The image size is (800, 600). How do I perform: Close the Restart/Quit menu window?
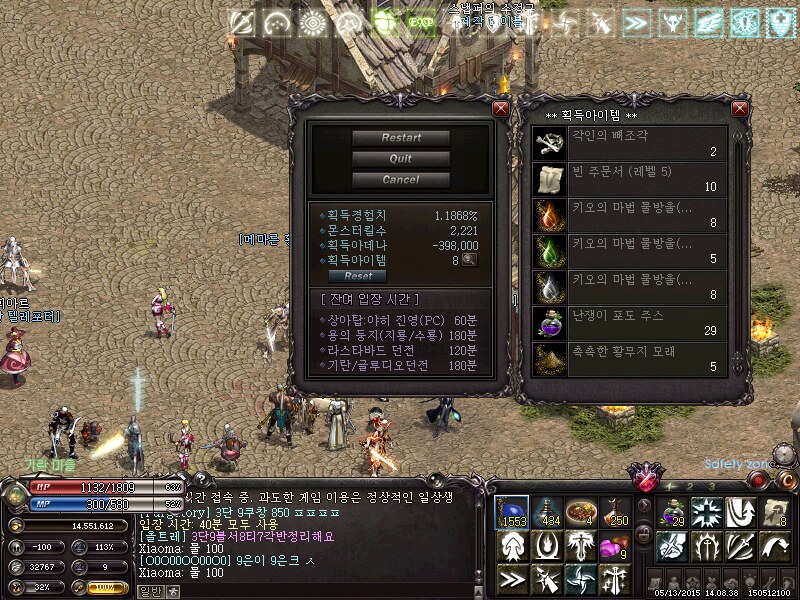pos(501,108)
